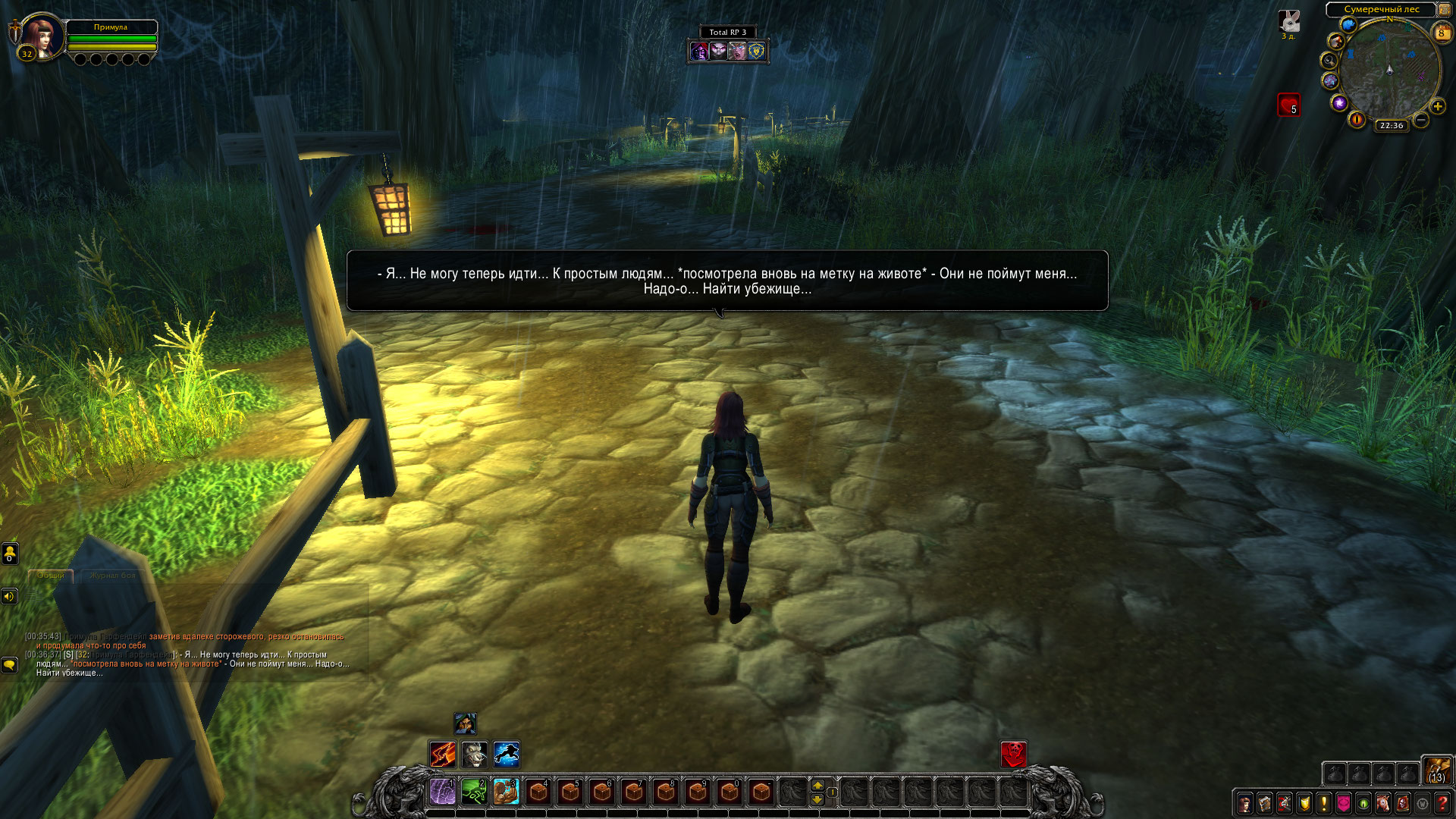Open the tracking magnifying glass minimap button
Screen dimensions: 1456x819
click(1329, 61)
